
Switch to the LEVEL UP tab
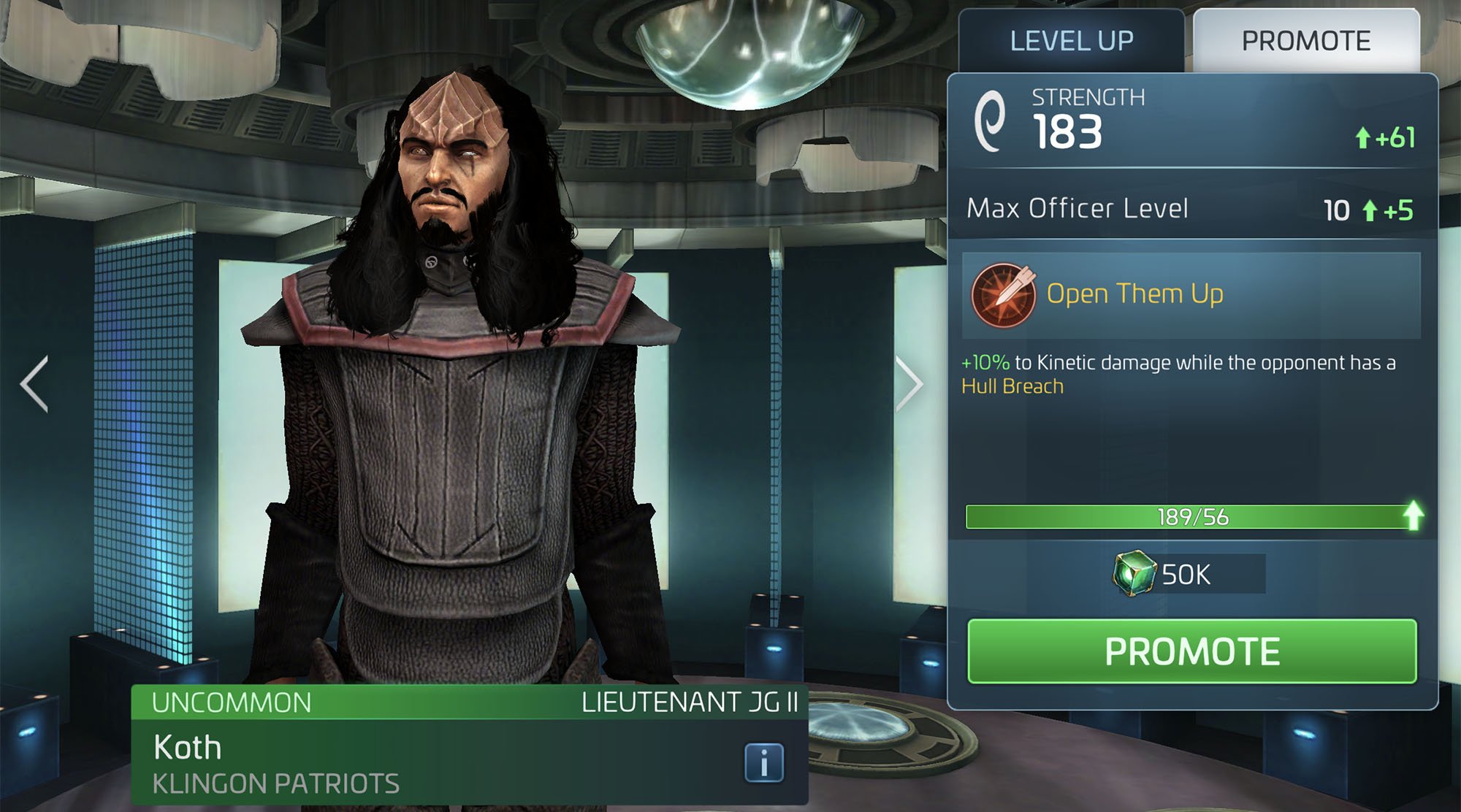pos(1071,40)
